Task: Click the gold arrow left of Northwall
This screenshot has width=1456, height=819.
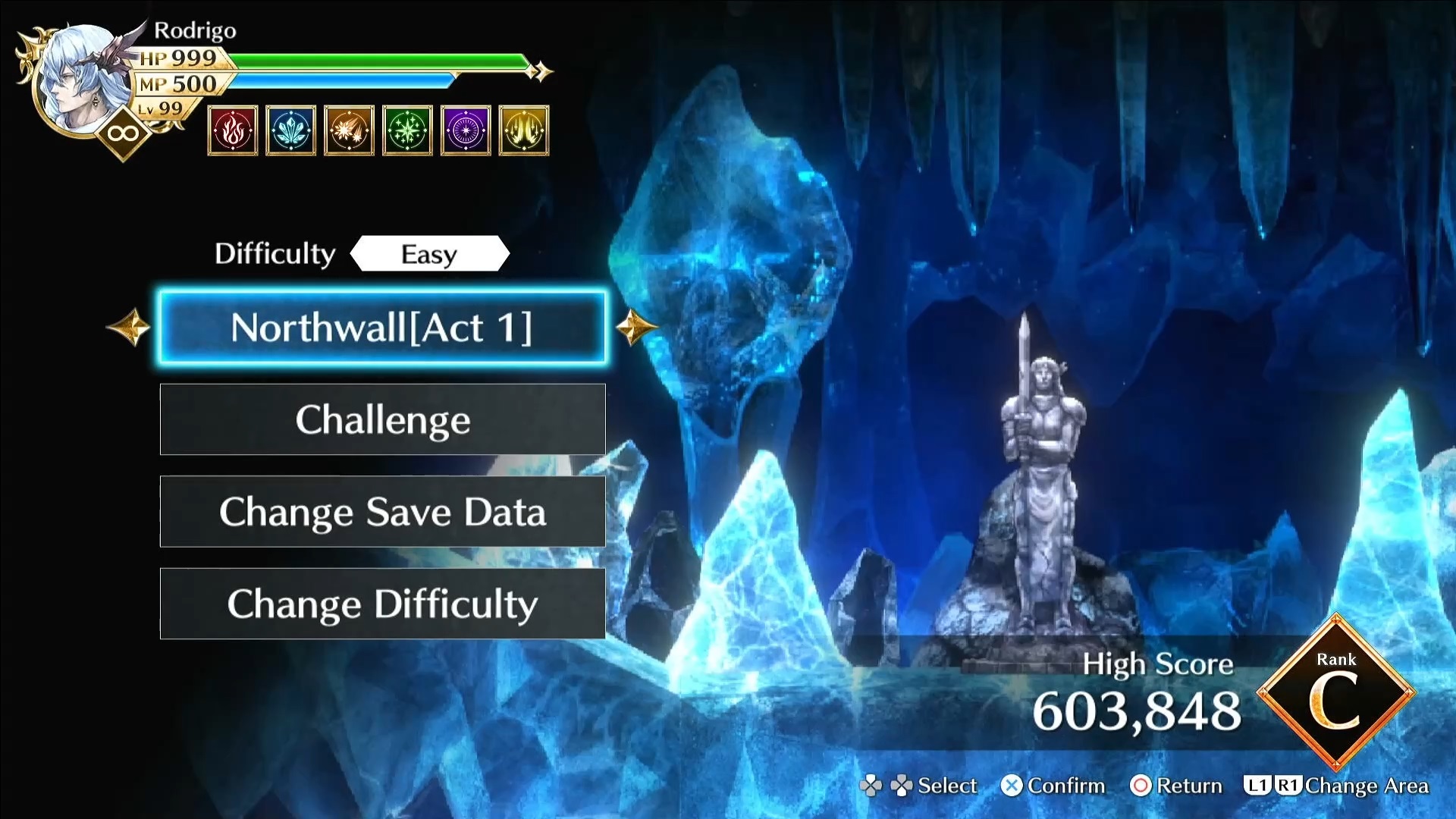Action: coord(129,328)
